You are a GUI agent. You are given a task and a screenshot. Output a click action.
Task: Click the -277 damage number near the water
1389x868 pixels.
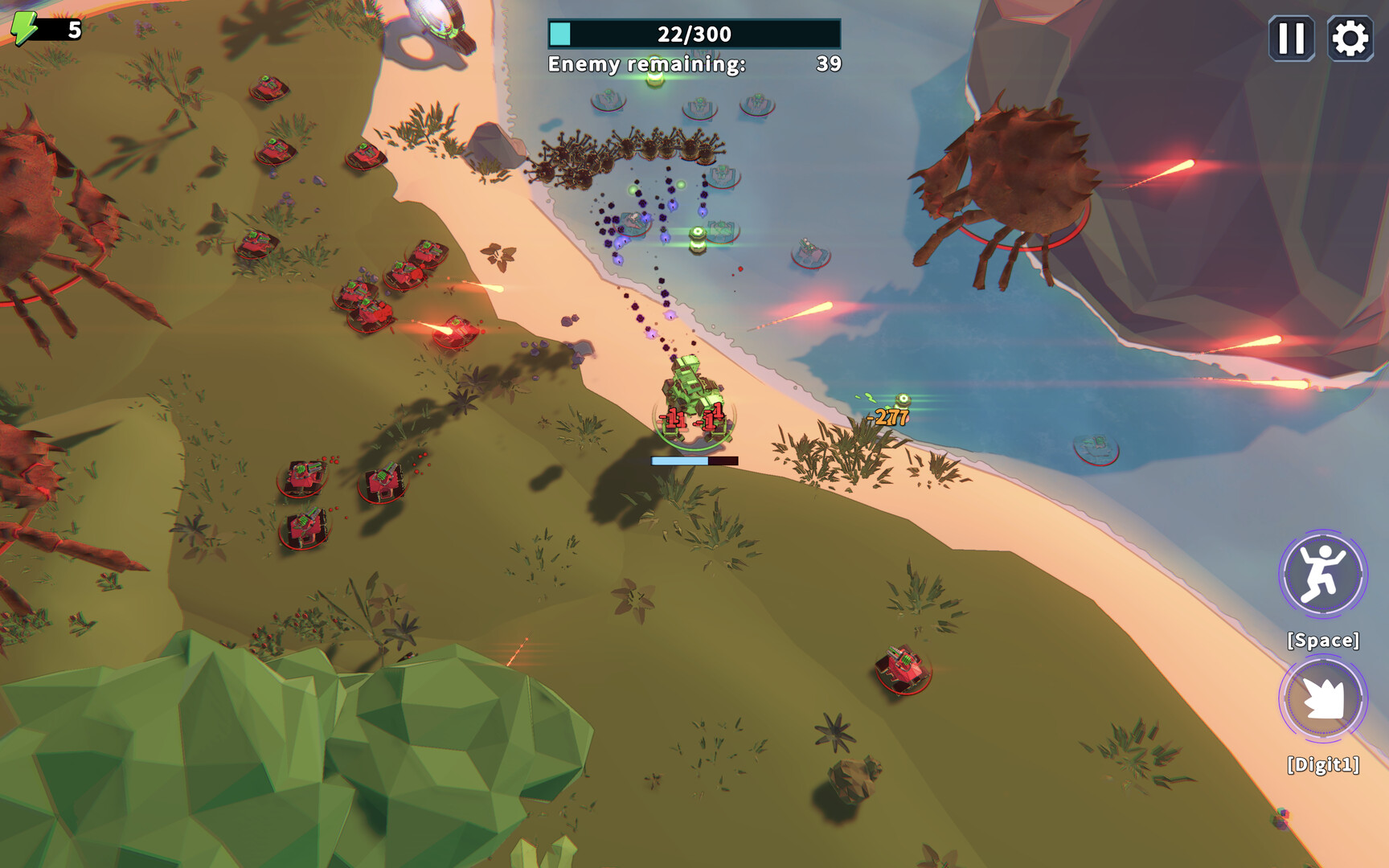(887, 417)
